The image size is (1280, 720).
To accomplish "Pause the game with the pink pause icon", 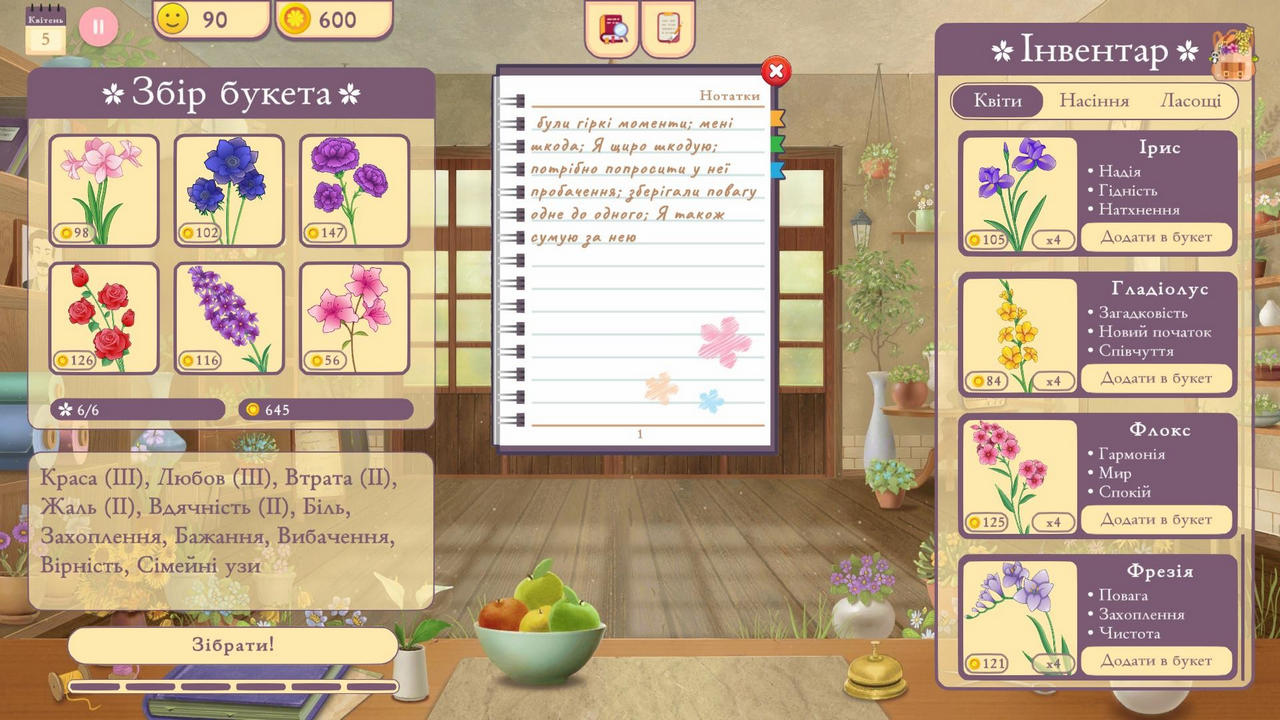I will [97, 27].
